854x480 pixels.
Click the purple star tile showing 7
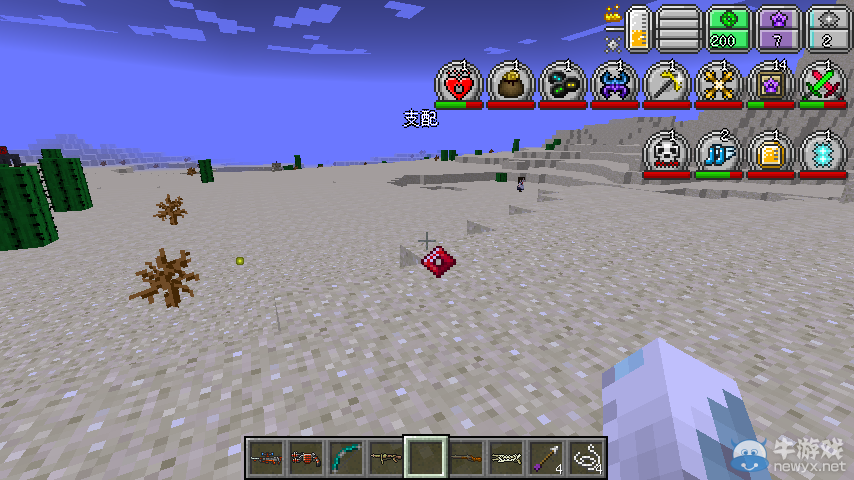click(777, 28)
